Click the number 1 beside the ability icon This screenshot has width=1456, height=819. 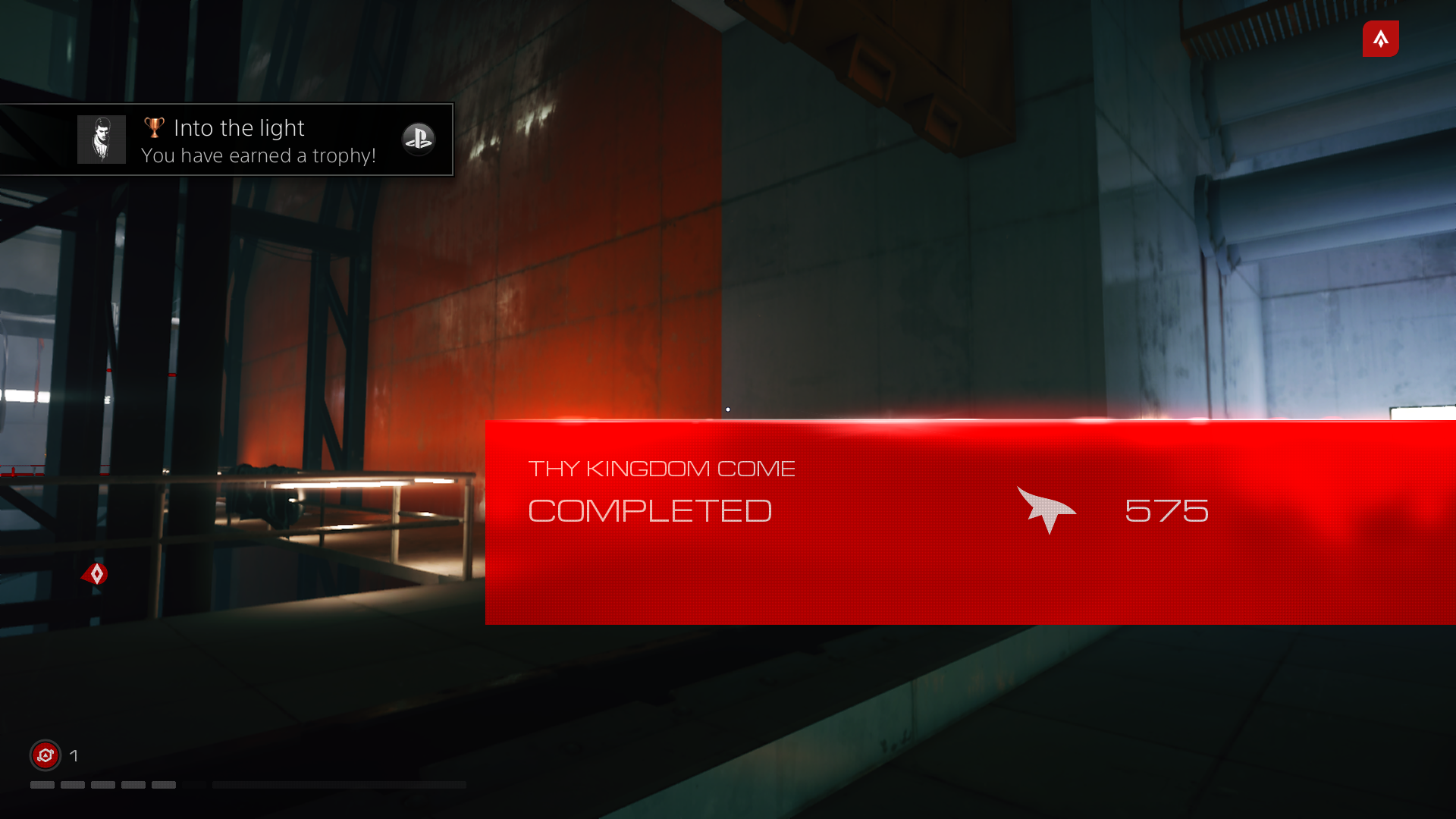pyautogui.click(x=74, y=755)
